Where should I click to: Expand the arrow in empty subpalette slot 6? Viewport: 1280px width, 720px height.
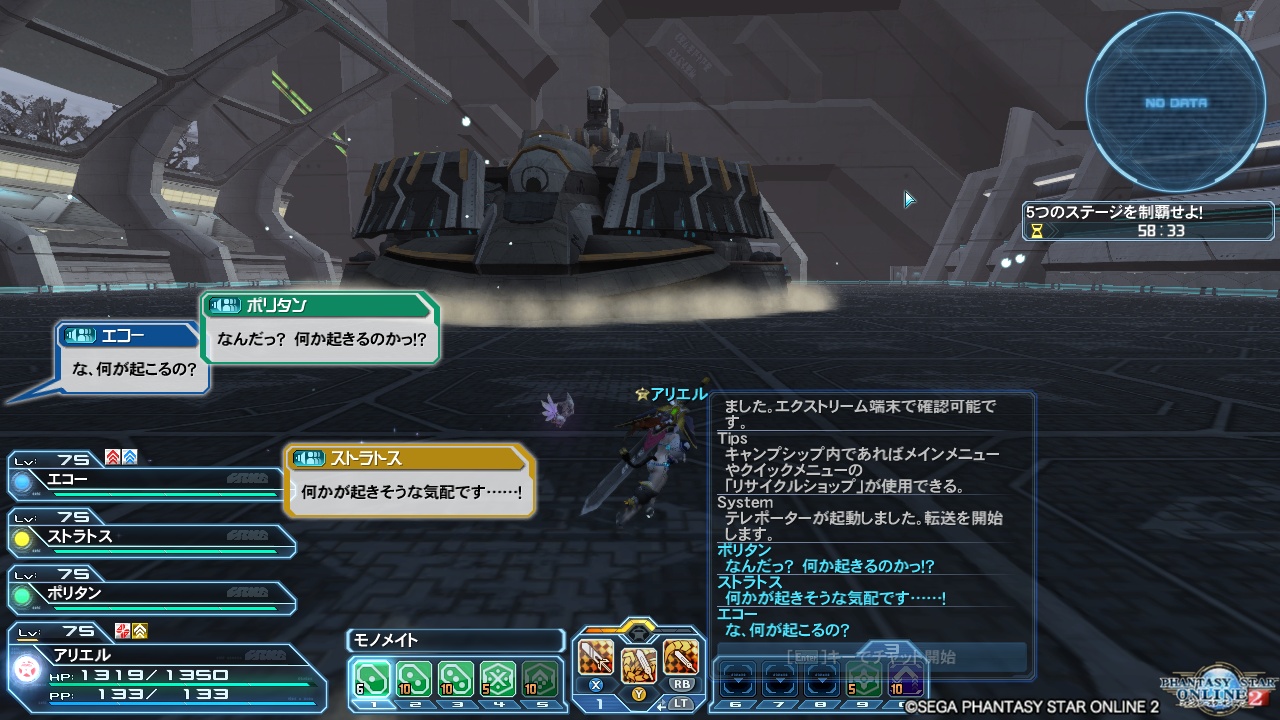point(738,680)
